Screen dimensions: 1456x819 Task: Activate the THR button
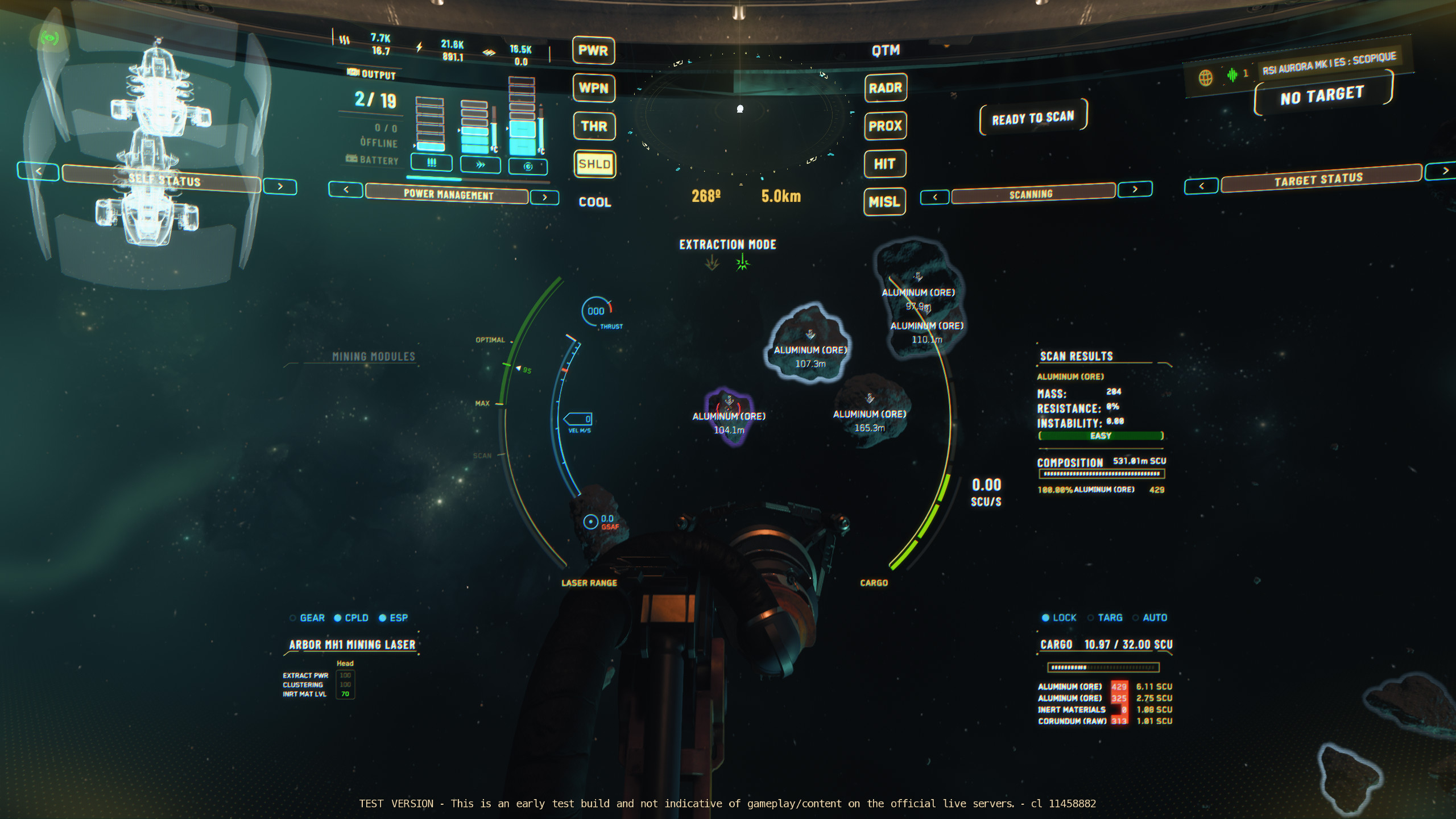pos(594,126)
